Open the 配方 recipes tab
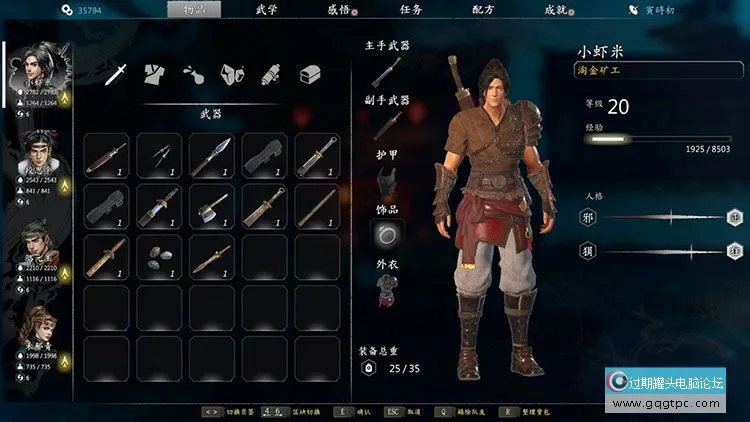750x422 pixels. tap(482, 9)
